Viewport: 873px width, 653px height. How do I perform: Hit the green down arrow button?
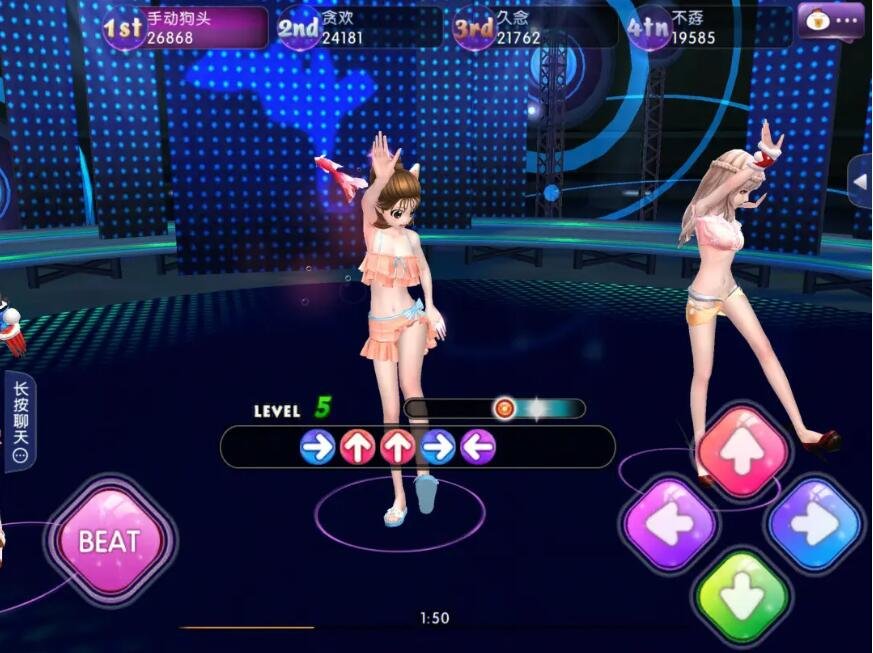point(741,596)
